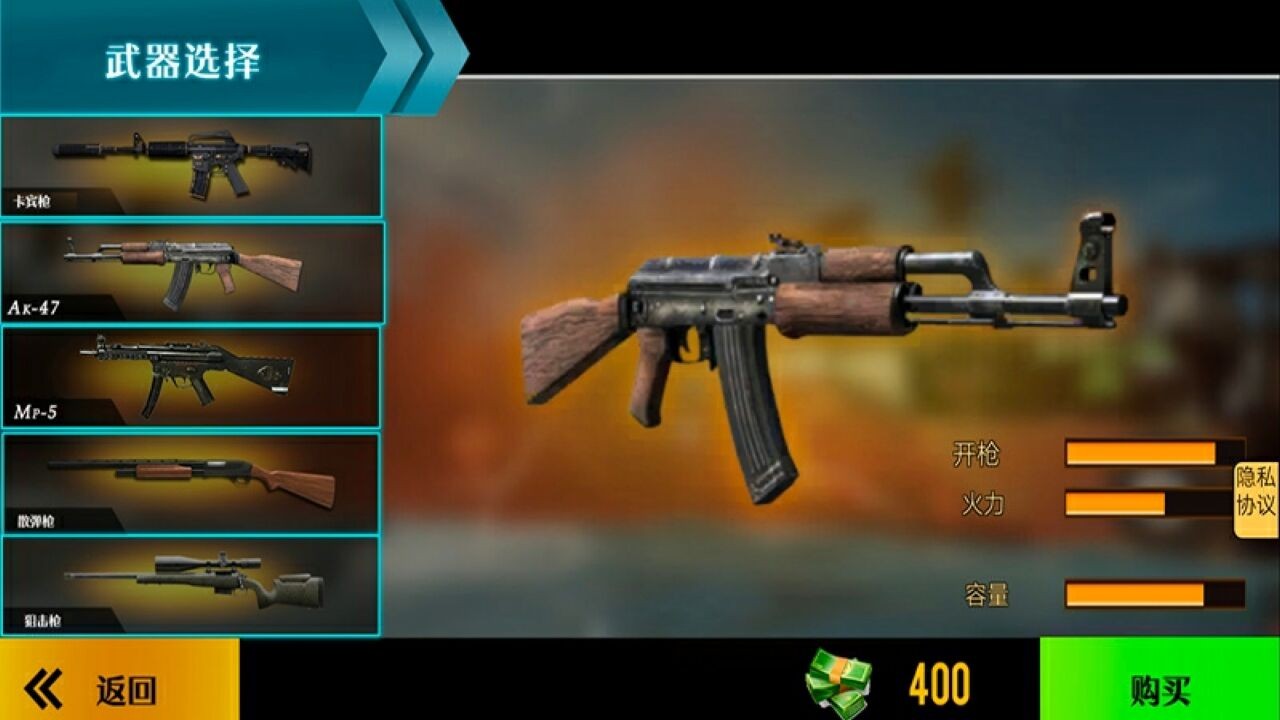Pick the MP-5 submachine gun
1280x720 pixels.
point(190,377)
